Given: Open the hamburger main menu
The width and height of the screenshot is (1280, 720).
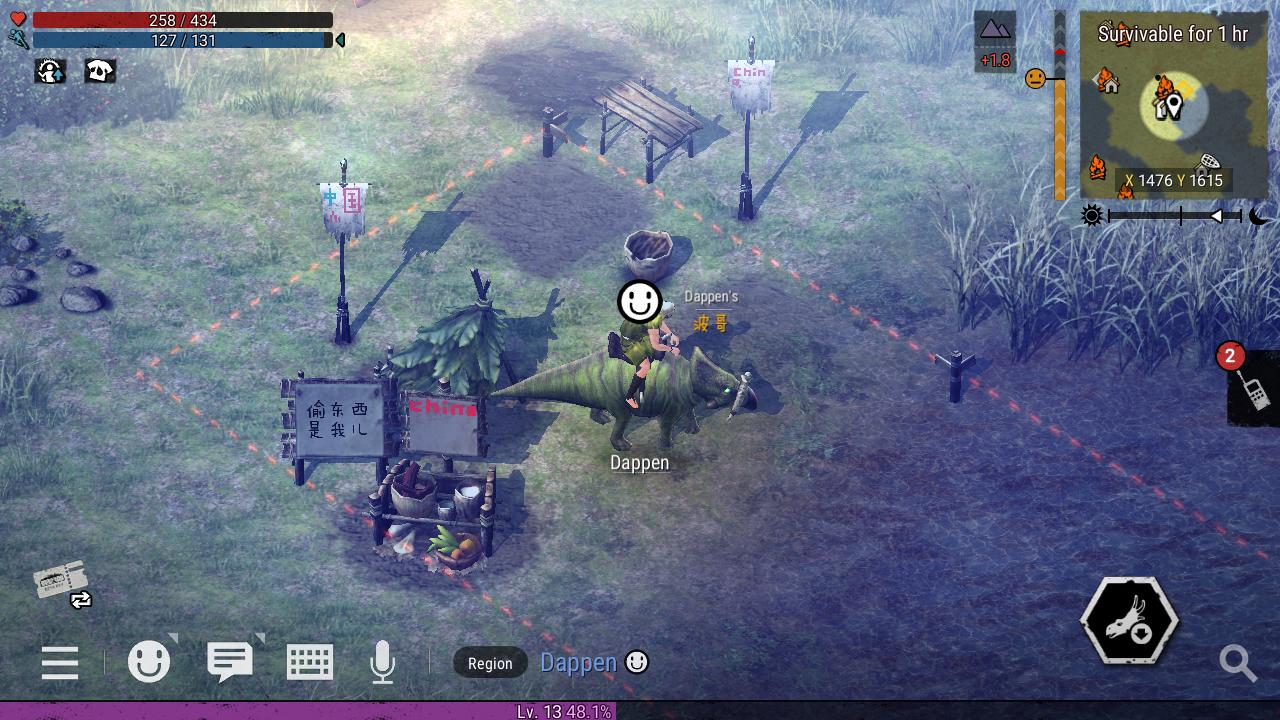Looking at the screenshot, I should [x=60, y=662].
